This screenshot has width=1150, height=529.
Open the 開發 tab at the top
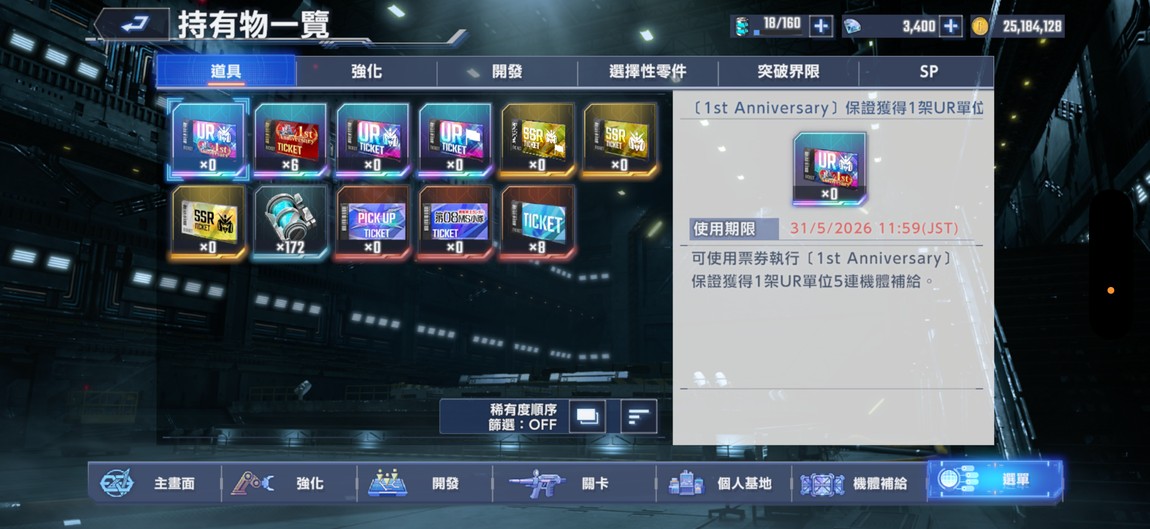coord(507,72)
